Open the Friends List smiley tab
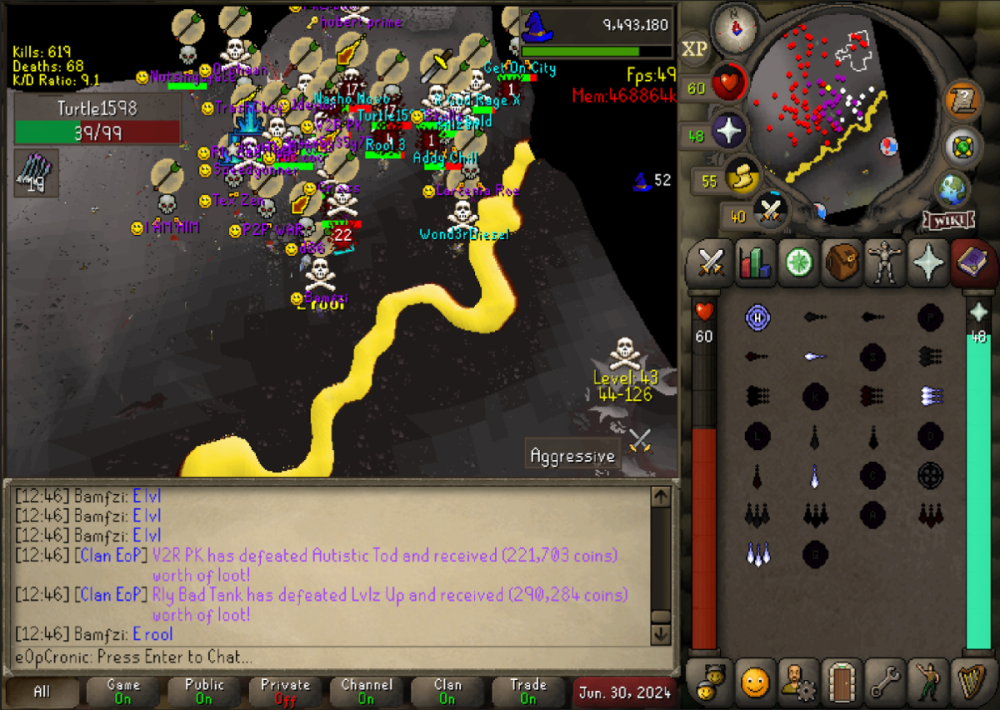Screen dimensions: 1000x710 (x=755, y=682)
